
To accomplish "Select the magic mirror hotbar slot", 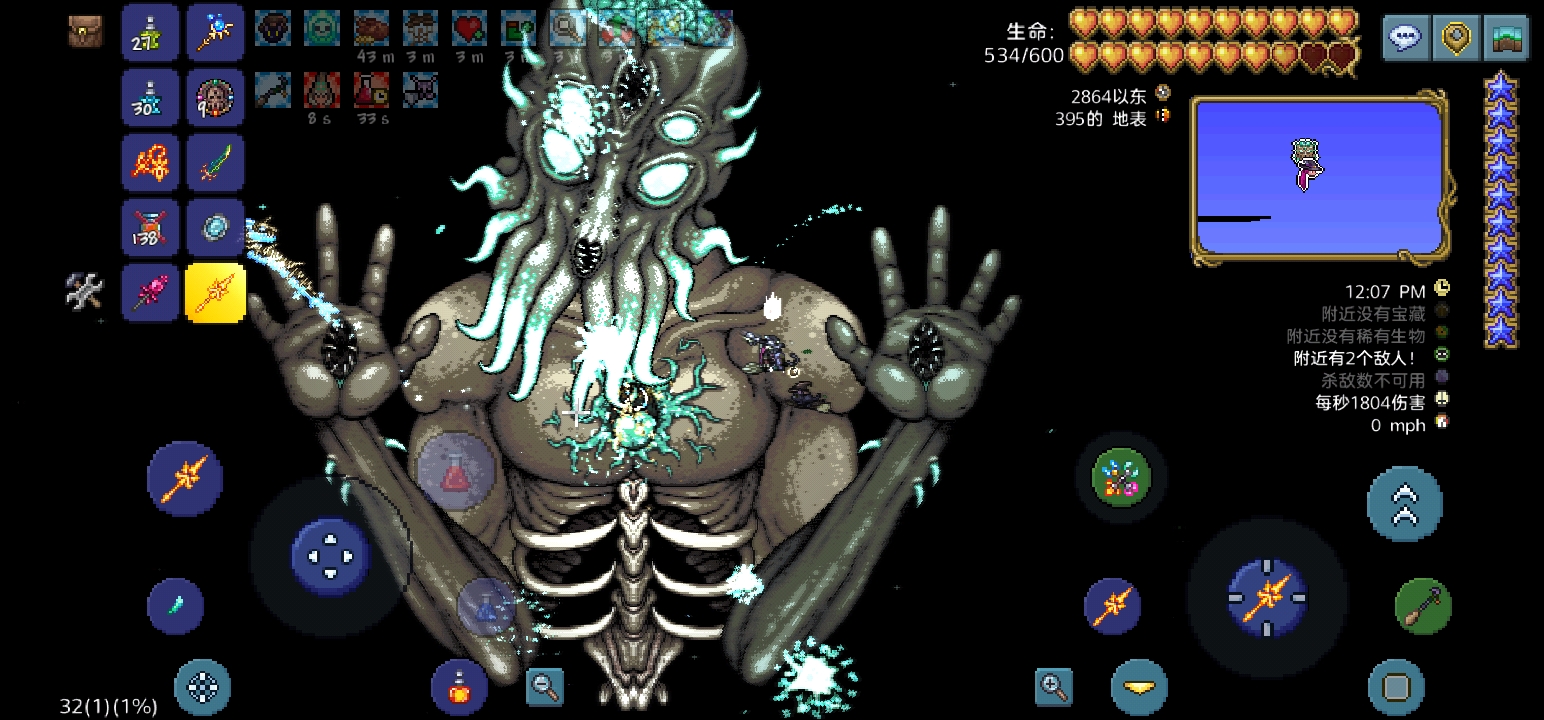I will [x=215, y=227].
